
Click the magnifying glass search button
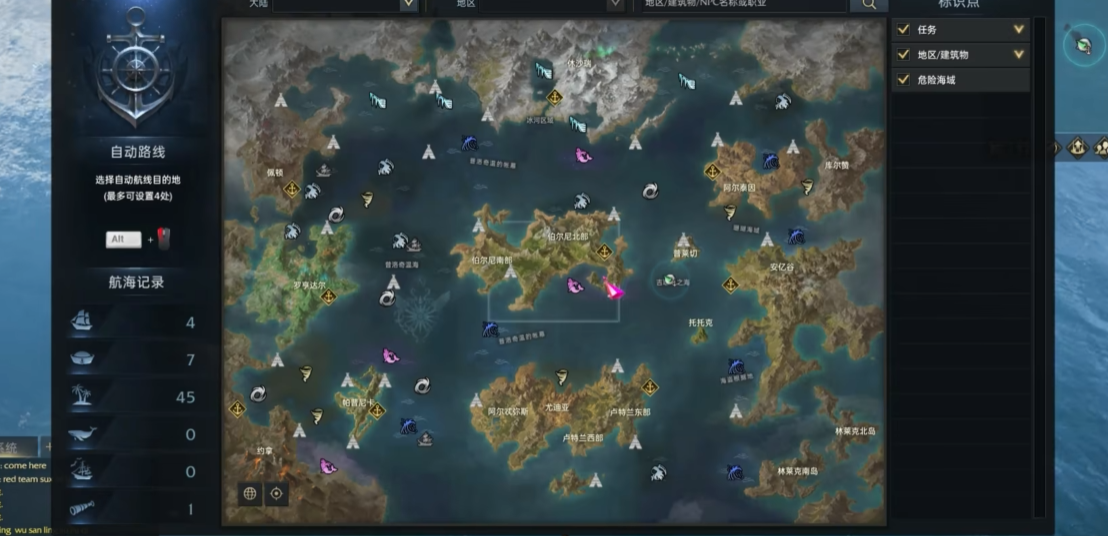[868, 4]
